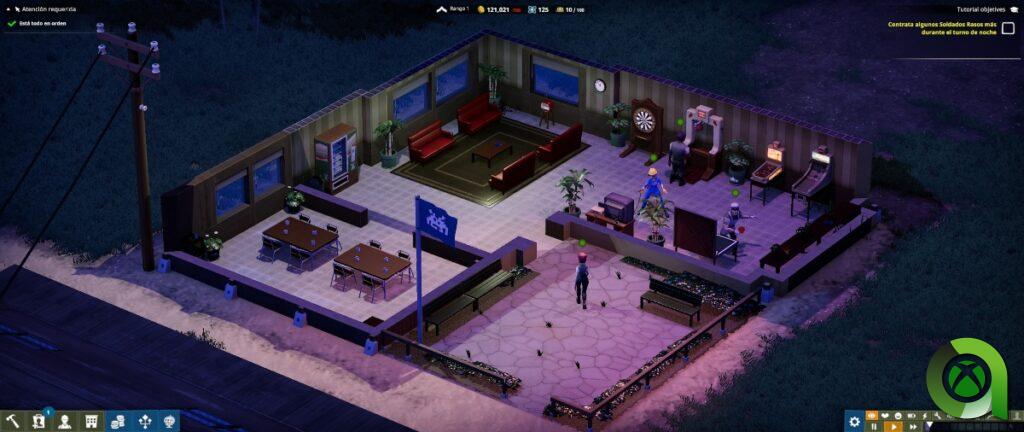
Task: Open the hiring menu with notification badge
Action: tap(39, 421)
